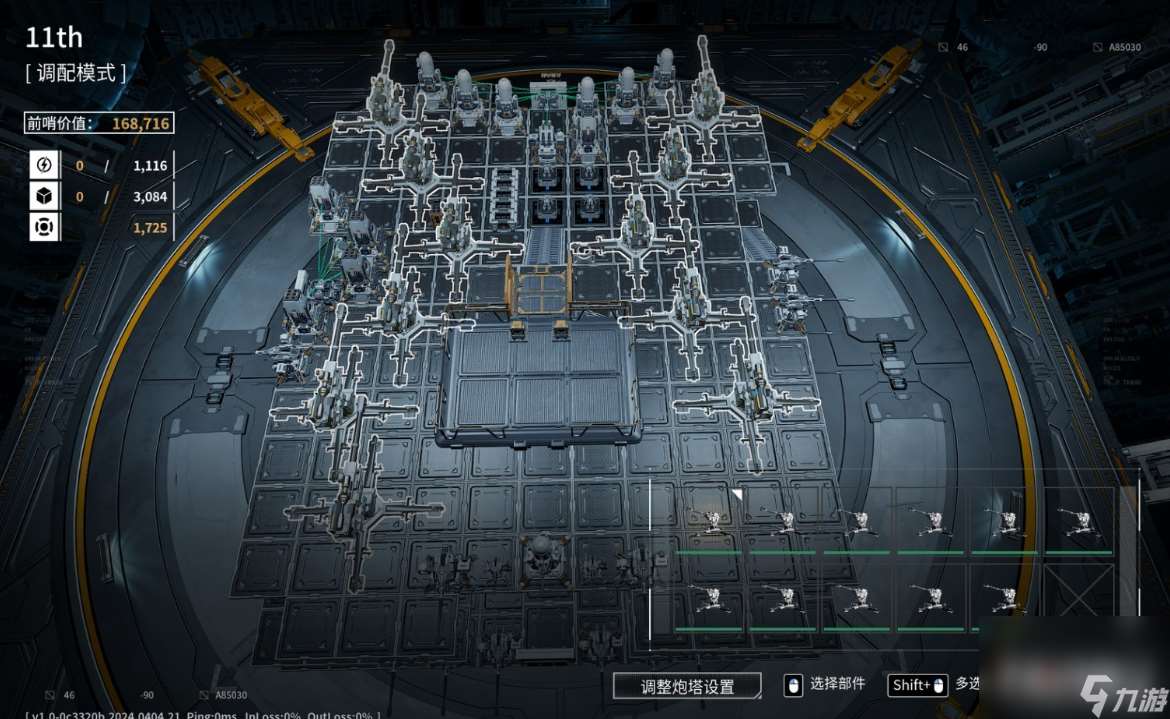Select the turret slot with white corner marker
1170x719 pixels.
point(711,519)
